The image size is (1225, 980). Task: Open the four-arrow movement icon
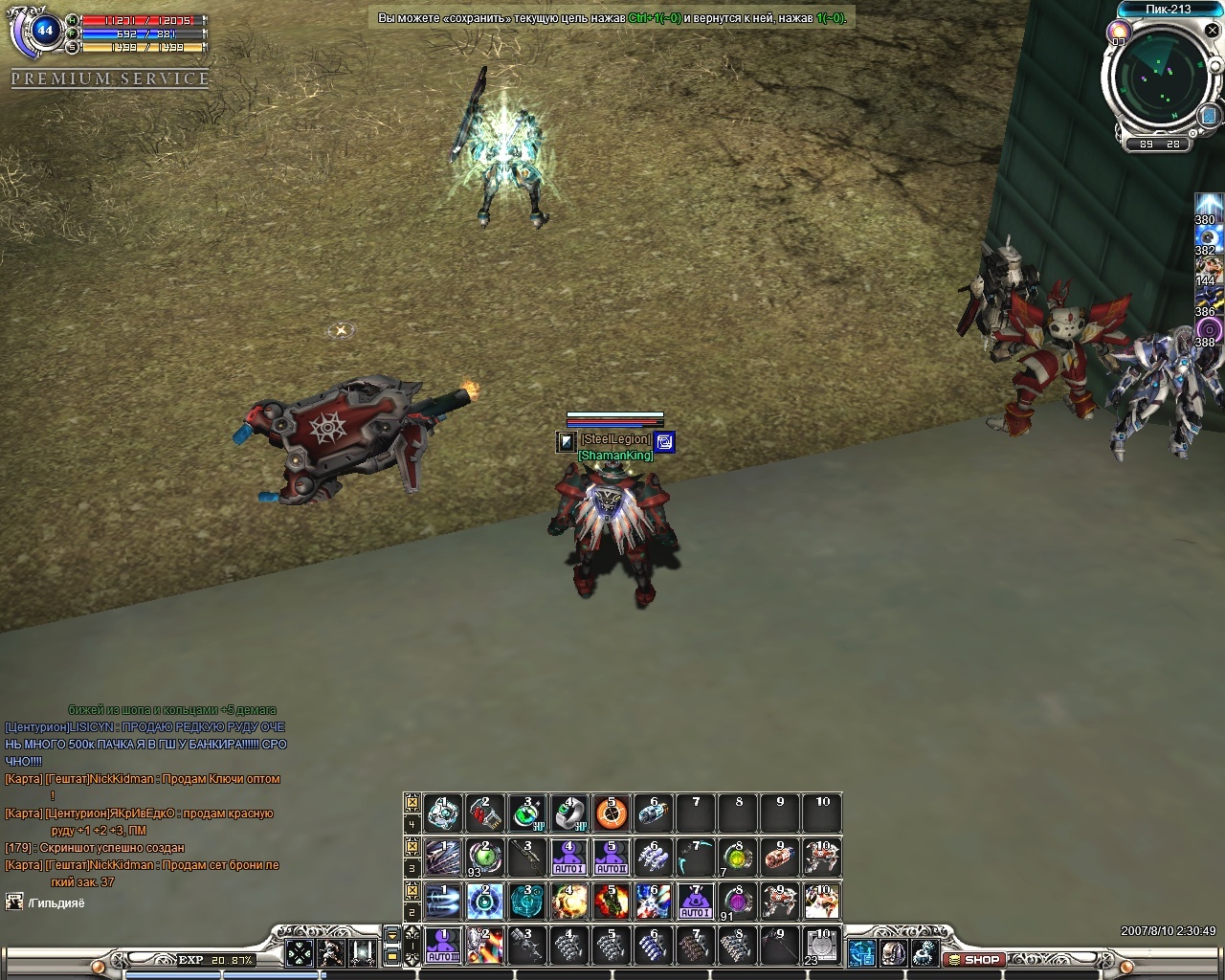coord(300,952)
